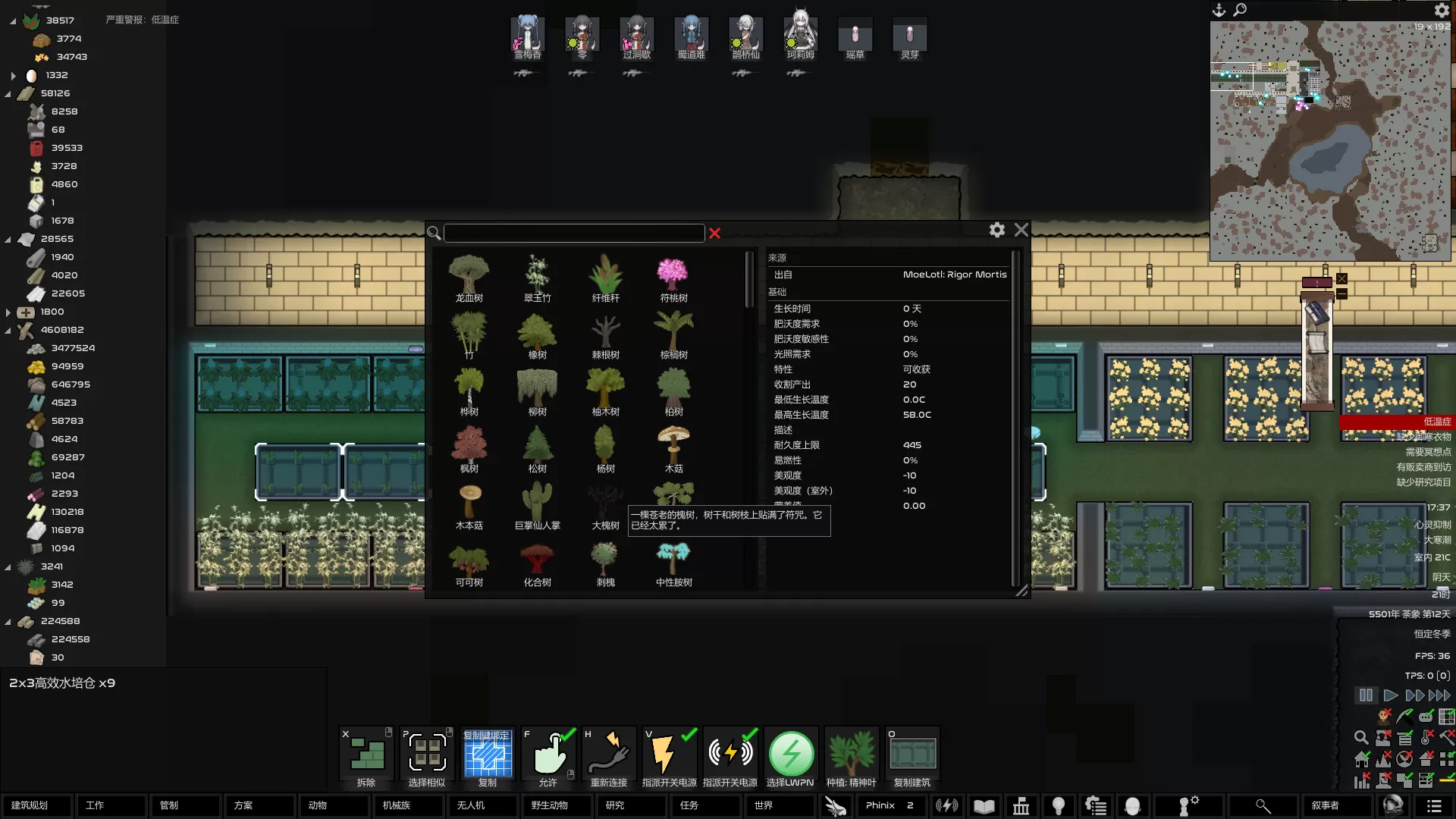Open the 研究 research tab
The height and width of the screenshot is (819, 1456).
coord(631,805)
